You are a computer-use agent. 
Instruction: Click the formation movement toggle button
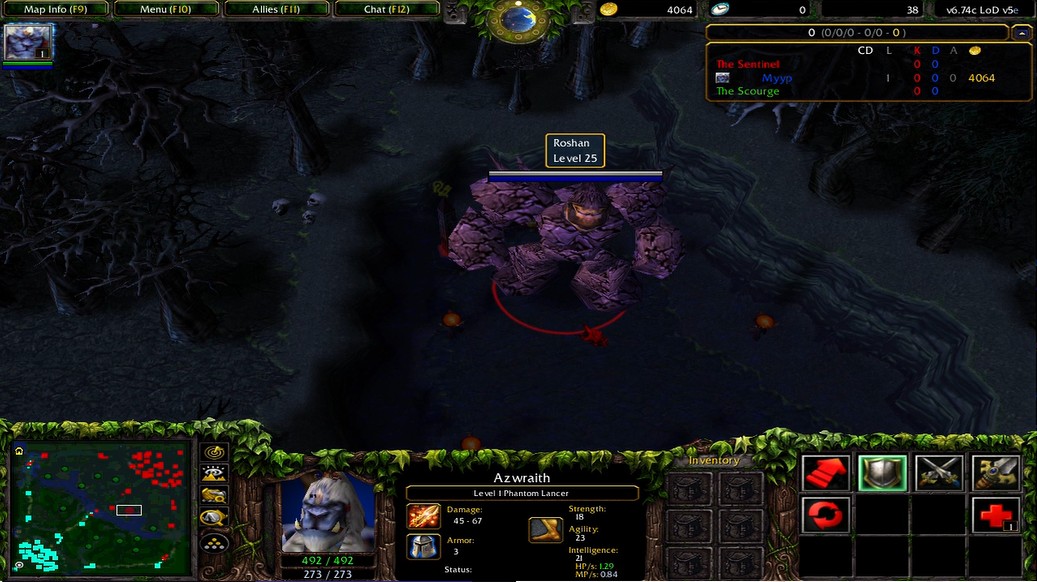coord(215,542)
